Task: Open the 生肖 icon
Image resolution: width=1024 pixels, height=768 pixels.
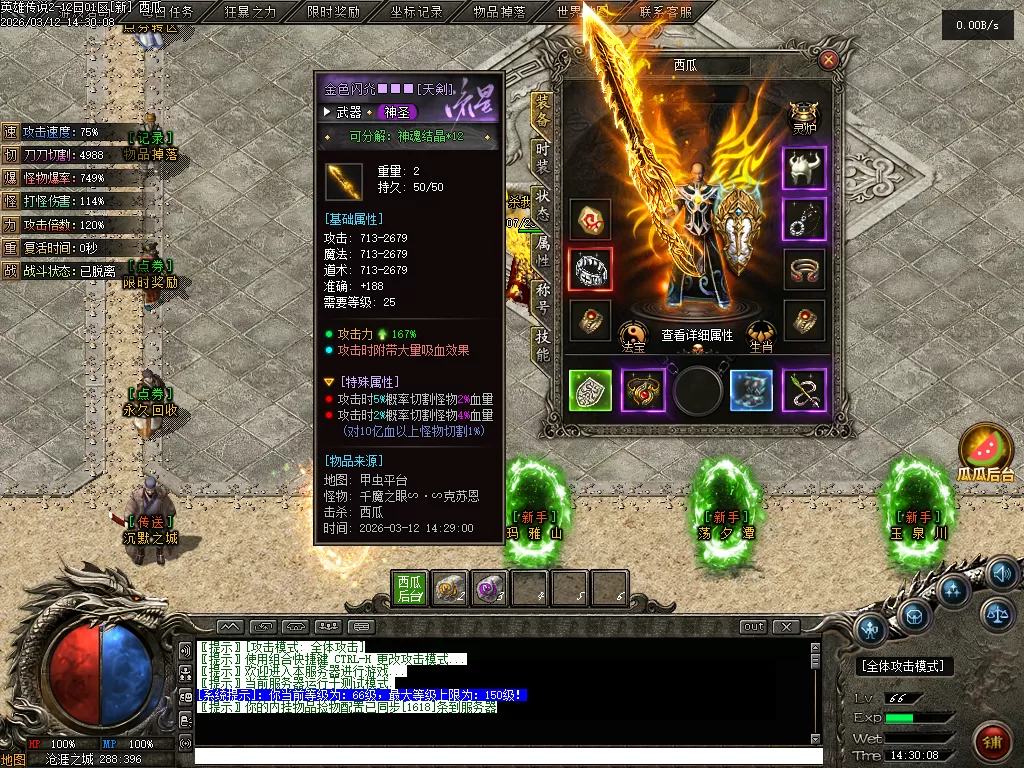Action: (x=762, y=336)
